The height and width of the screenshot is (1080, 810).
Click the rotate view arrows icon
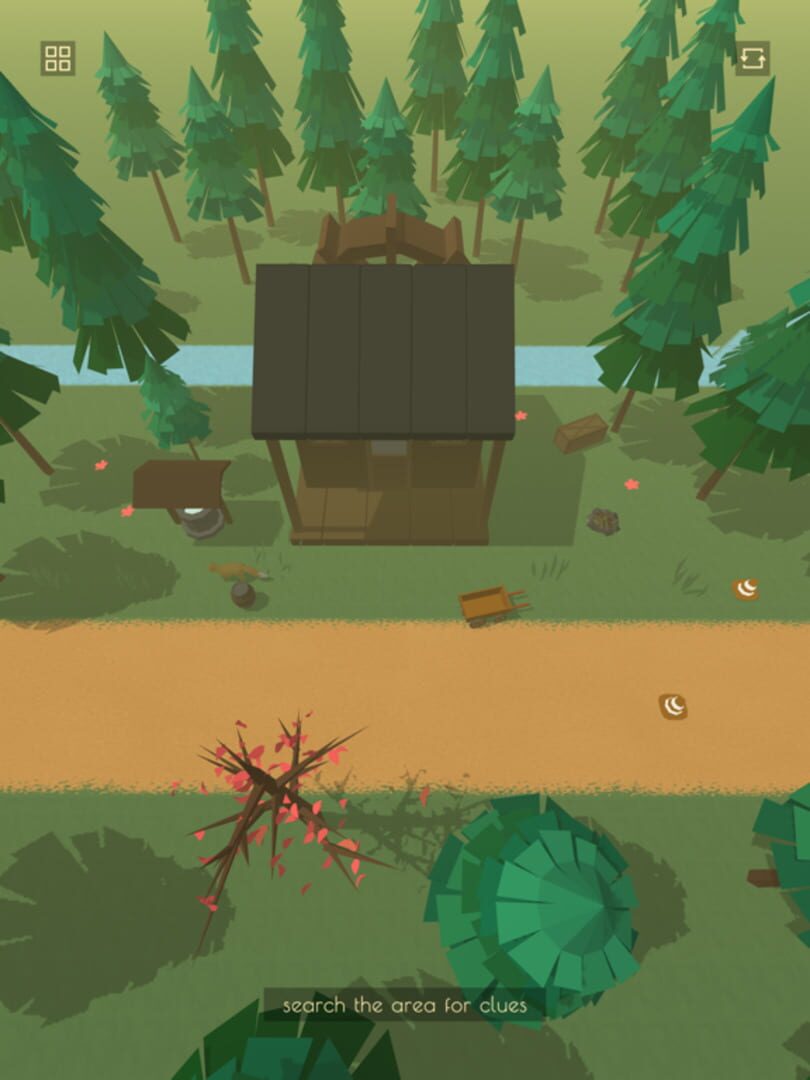click(753, 58)
